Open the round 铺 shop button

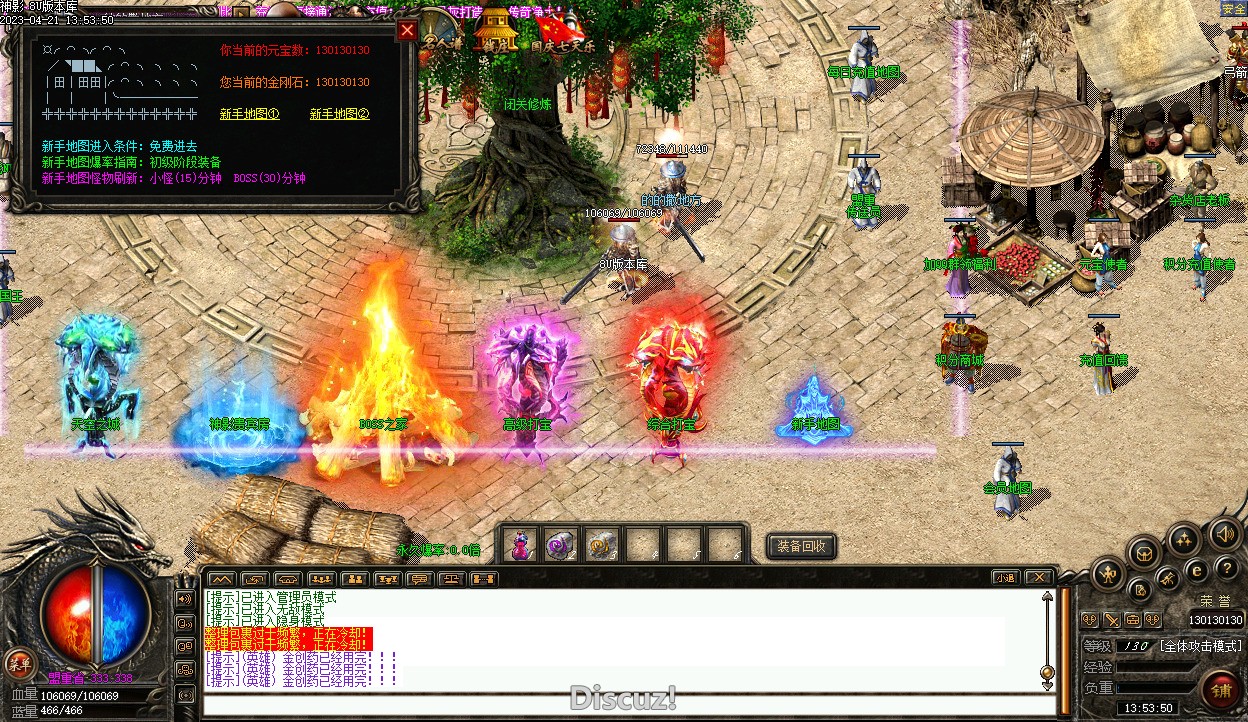(1221, 690)
